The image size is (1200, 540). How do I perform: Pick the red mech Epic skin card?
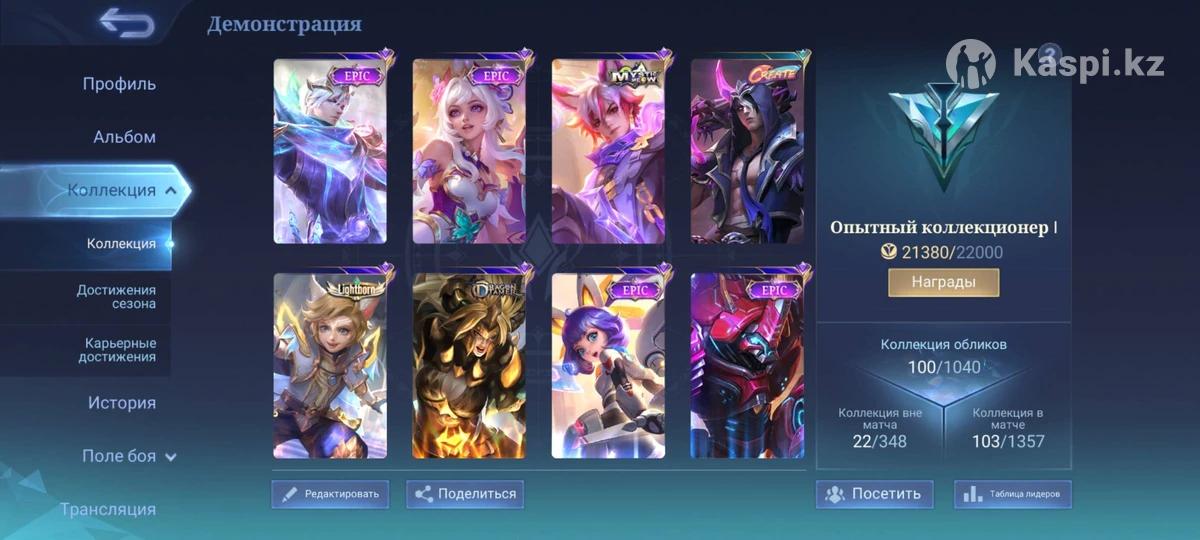[747, 366]
